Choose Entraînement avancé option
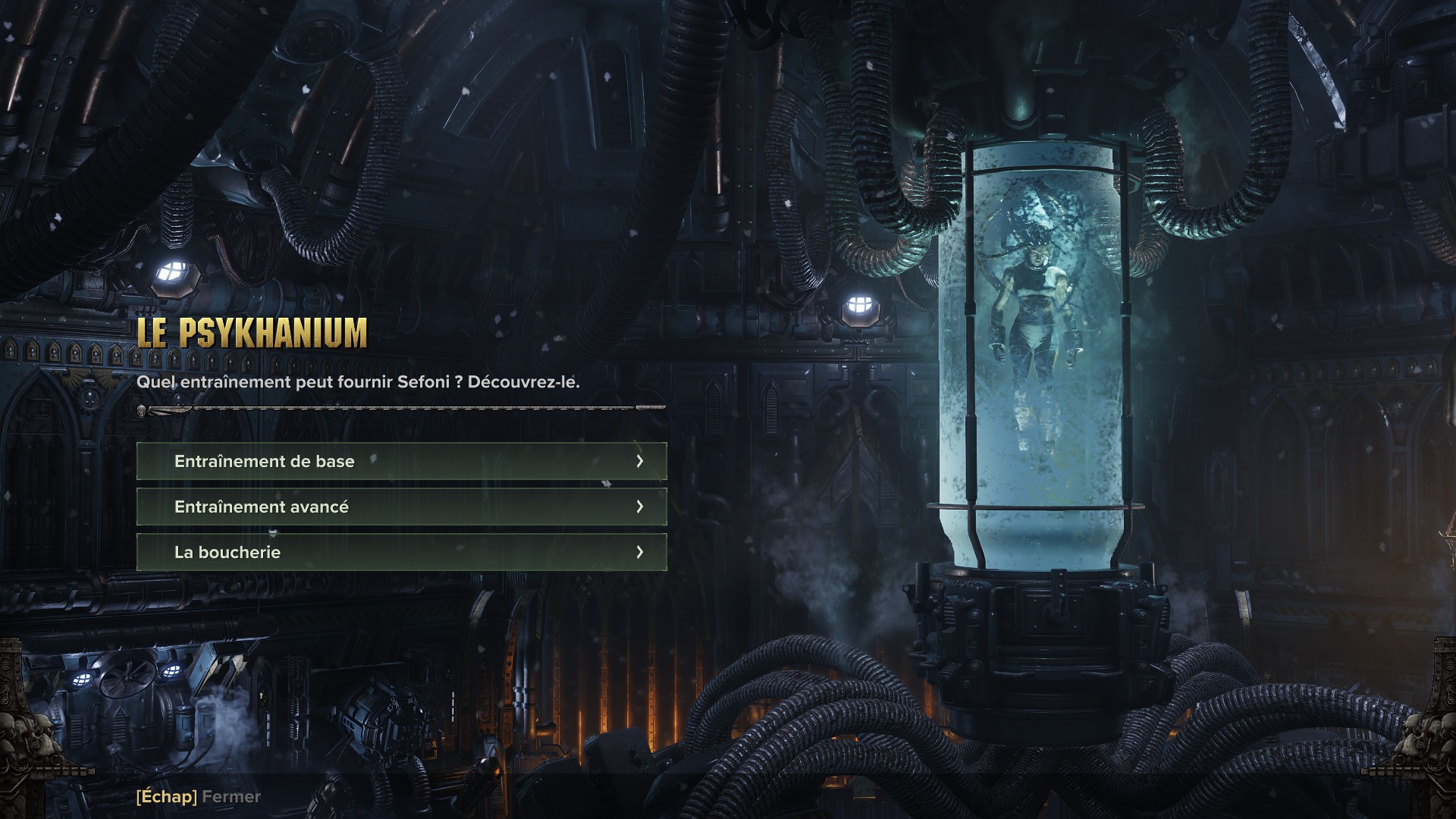1456x819 pixels. click(401, 507)
